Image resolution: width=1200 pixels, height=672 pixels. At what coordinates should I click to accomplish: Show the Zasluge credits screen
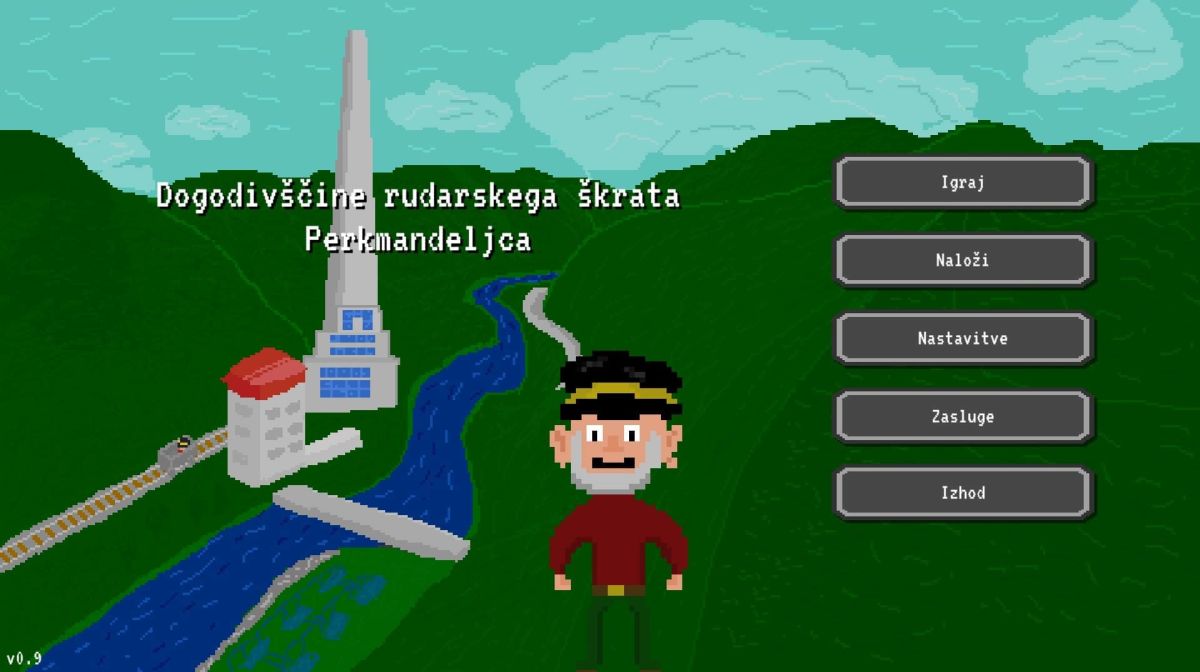pos(963,416)
